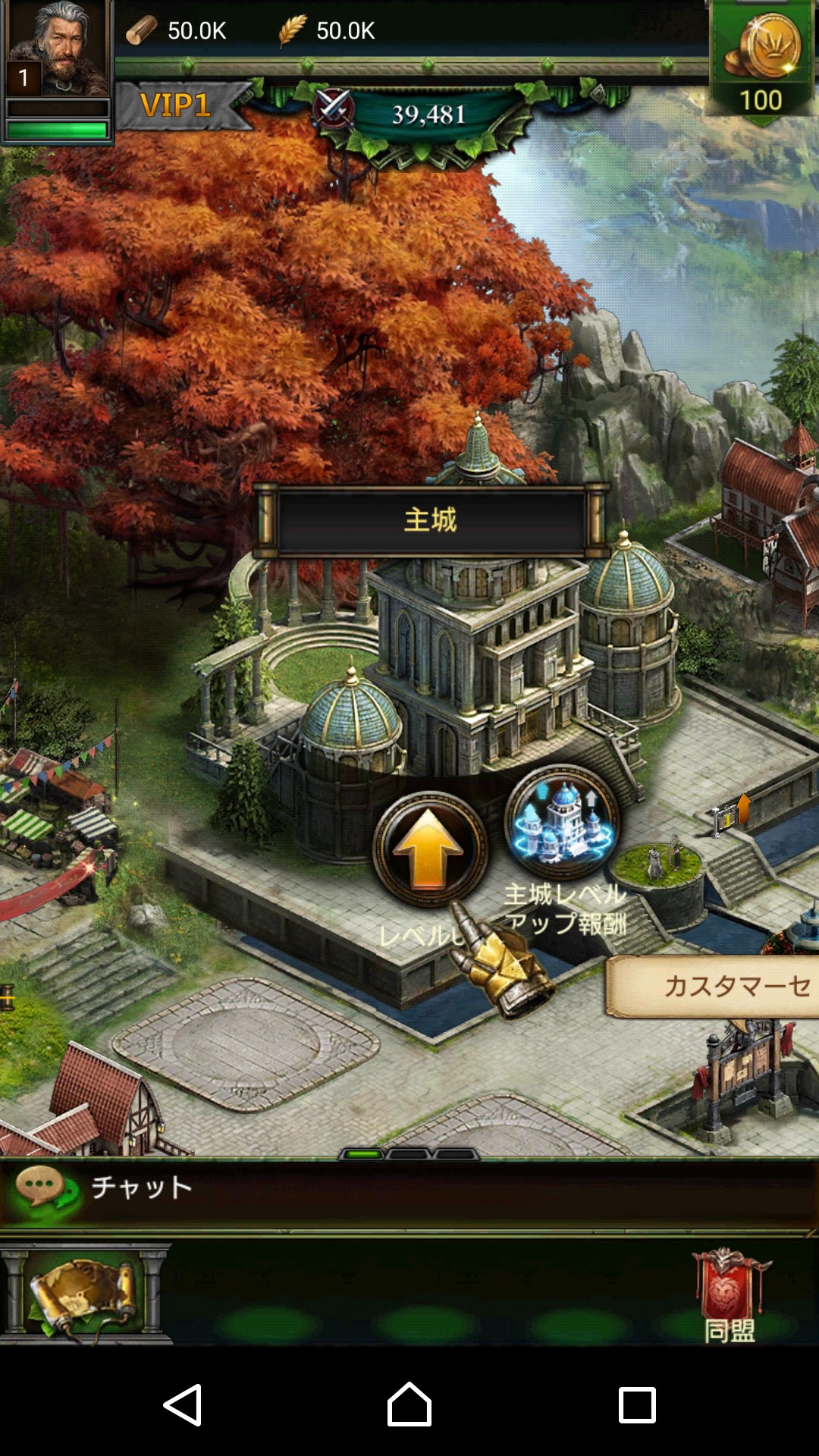Open the 主城レベルアップ報酬 rewards icon
Viewport: 819px width, 1456px height.
pos(562,823)
